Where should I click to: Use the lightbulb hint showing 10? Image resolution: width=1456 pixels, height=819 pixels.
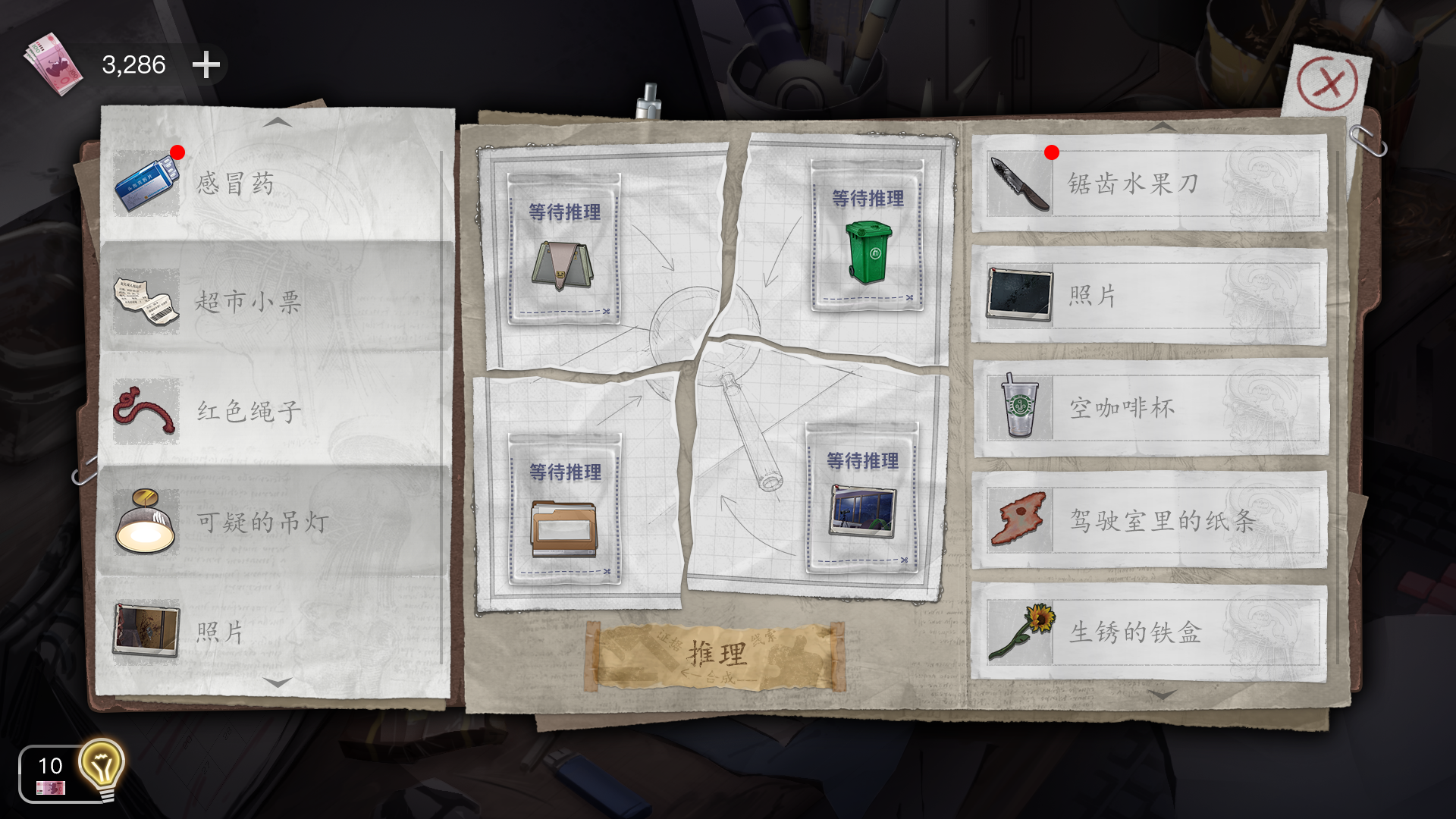99,763
